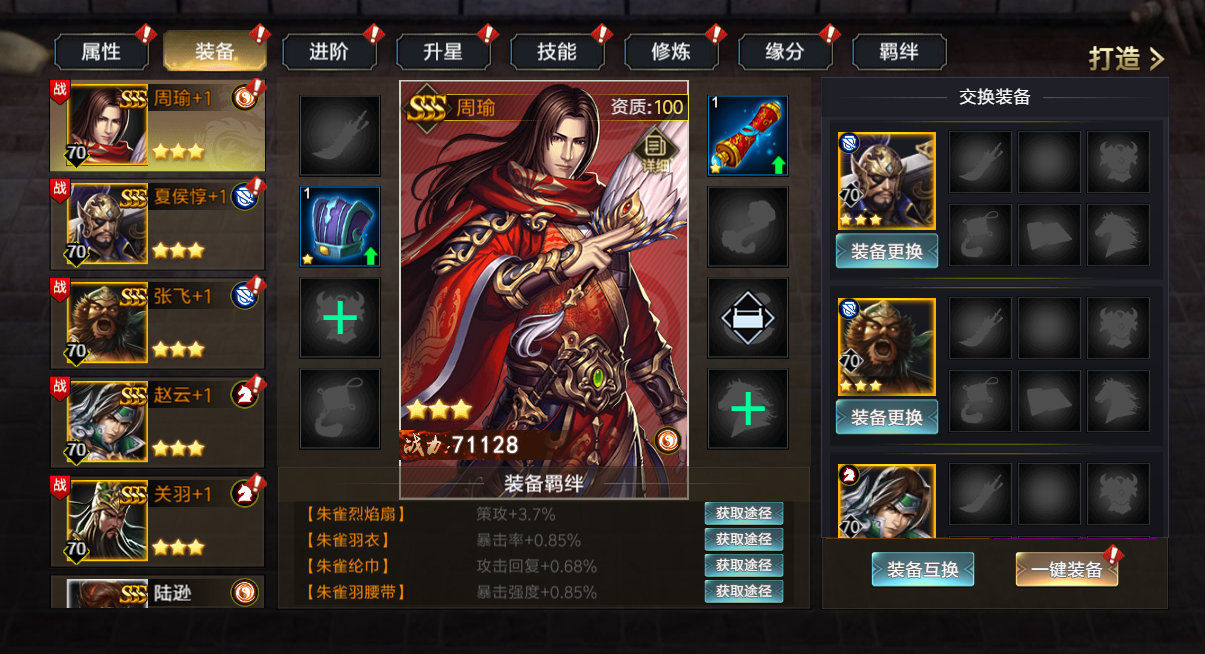Viewport: 1205px width, 654px height.
Task: Open the 打造 forging screen
Action: 1126,58
